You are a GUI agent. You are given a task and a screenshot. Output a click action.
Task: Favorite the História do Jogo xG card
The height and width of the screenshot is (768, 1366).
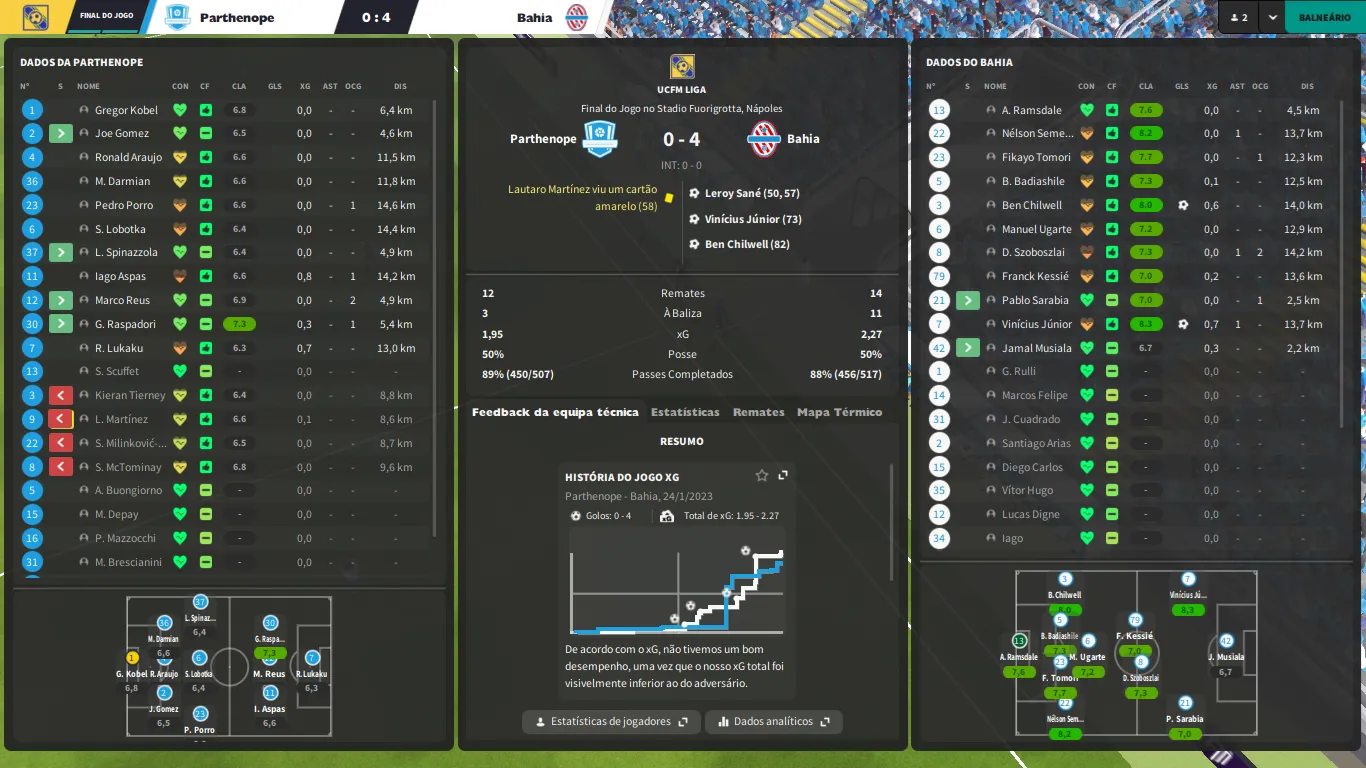[x=762, y=476]
